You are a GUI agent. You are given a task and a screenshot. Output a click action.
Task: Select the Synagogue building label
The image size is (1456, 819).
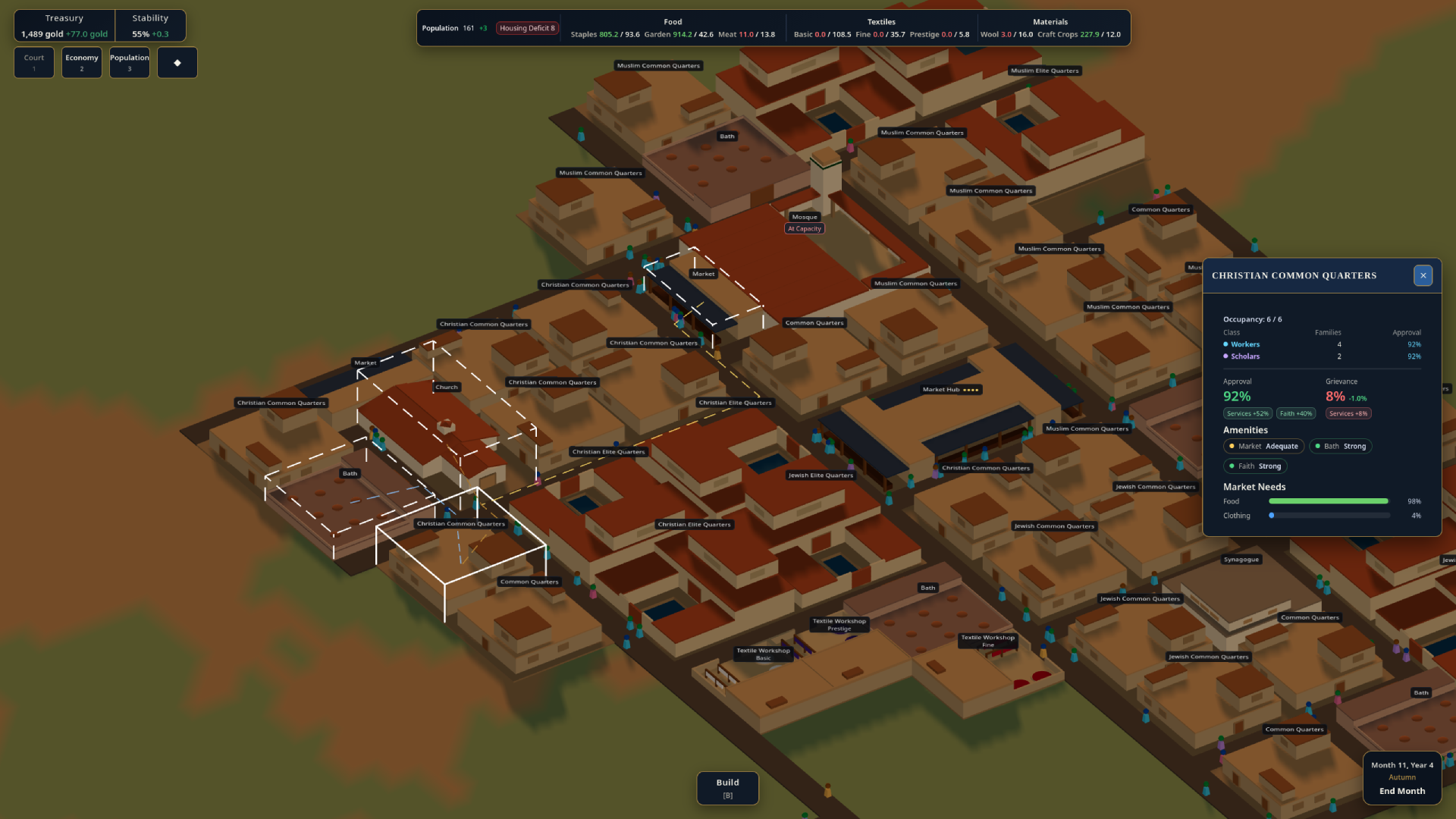pos(1241,560)
